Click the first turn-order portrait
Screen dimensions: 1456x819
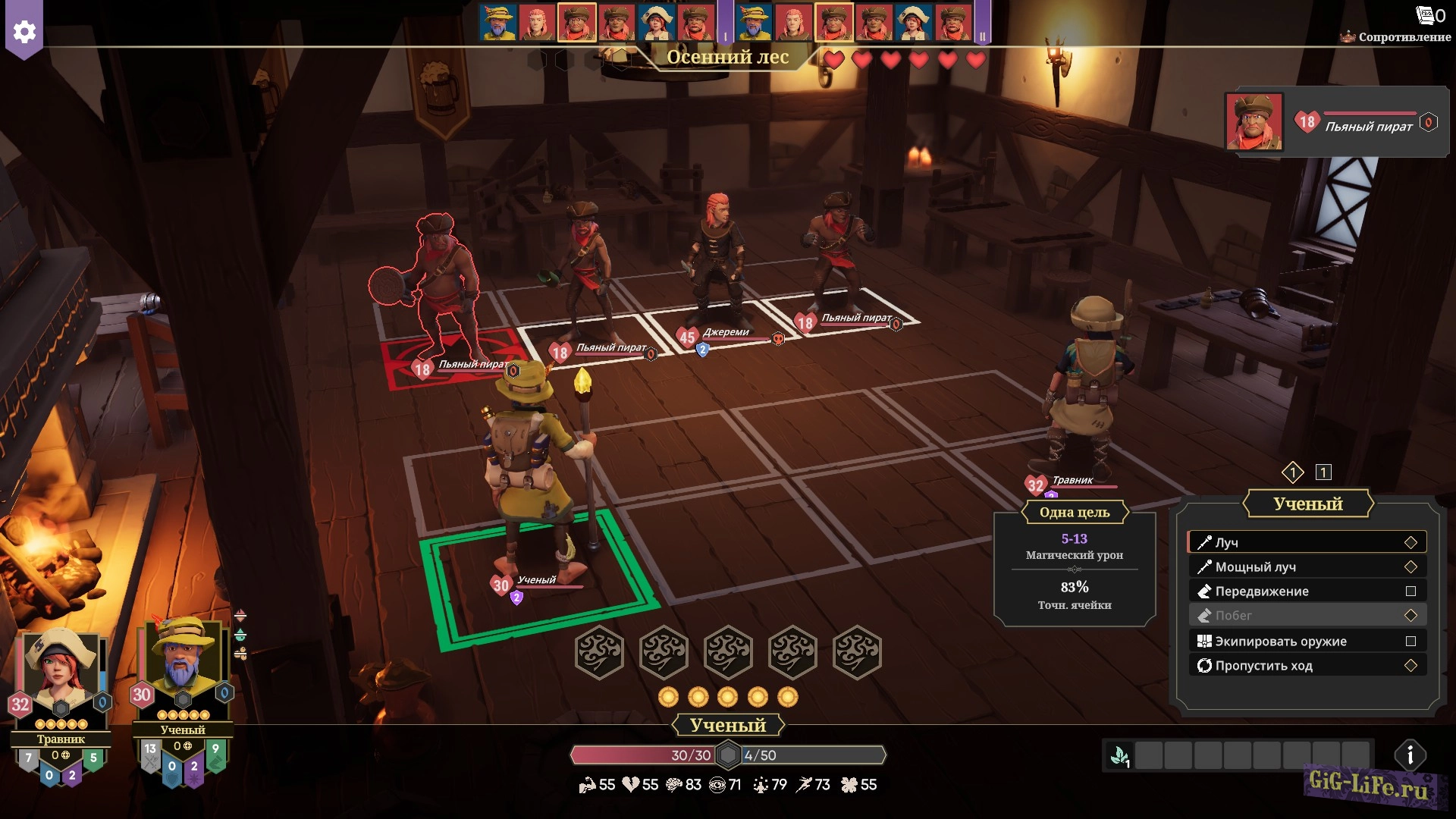click(x=498, y=23)
